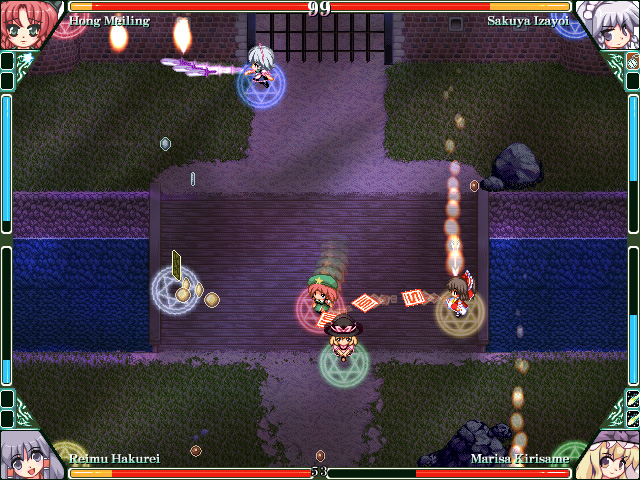This screenshot has height=480, width=640.
Task: Activate Sakuya's stopwatch spell card icon
Action: click(632, 62)
